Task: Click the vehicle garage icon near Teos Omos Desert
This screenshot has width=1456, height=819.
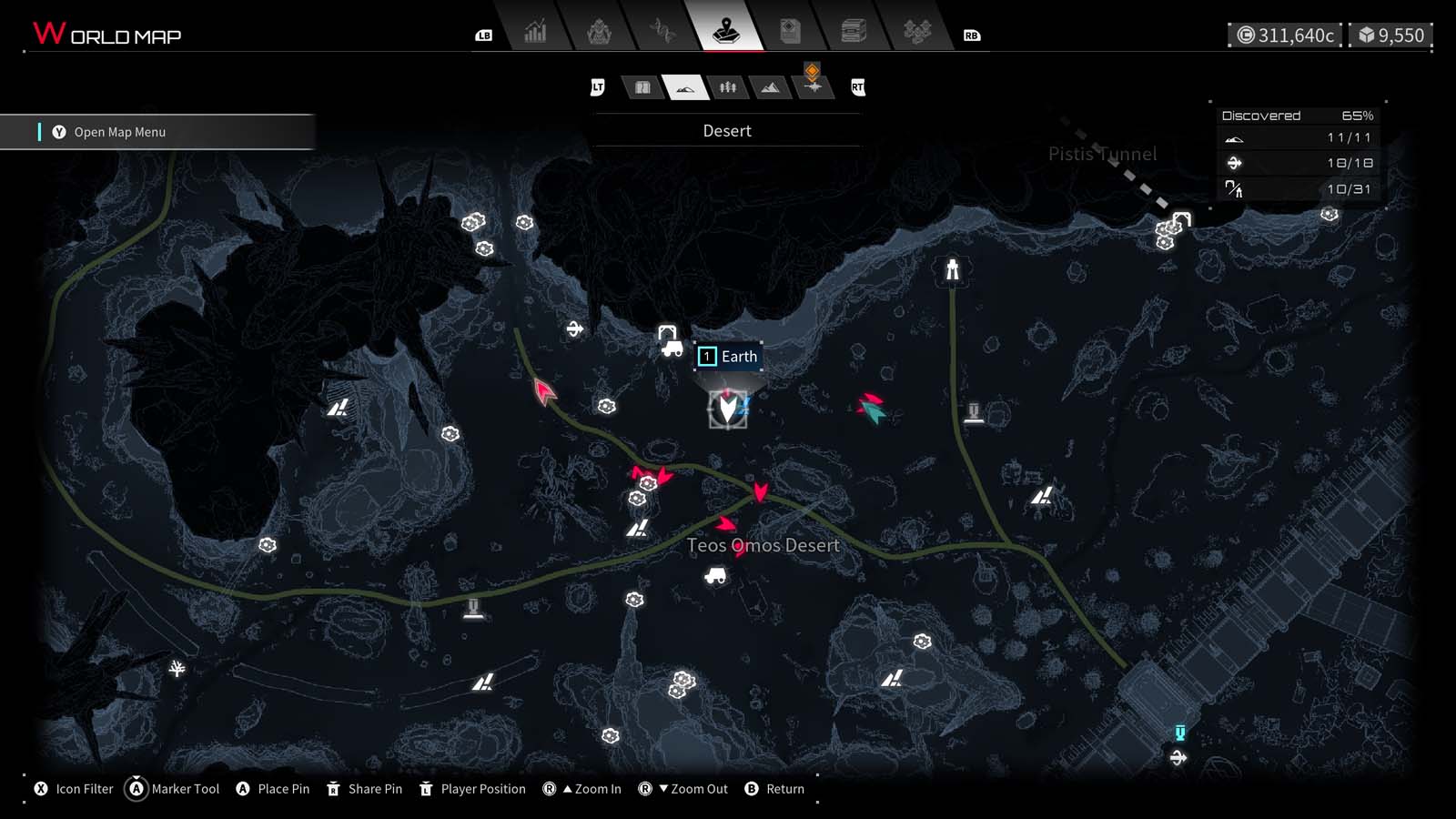Action: (716, 576)
